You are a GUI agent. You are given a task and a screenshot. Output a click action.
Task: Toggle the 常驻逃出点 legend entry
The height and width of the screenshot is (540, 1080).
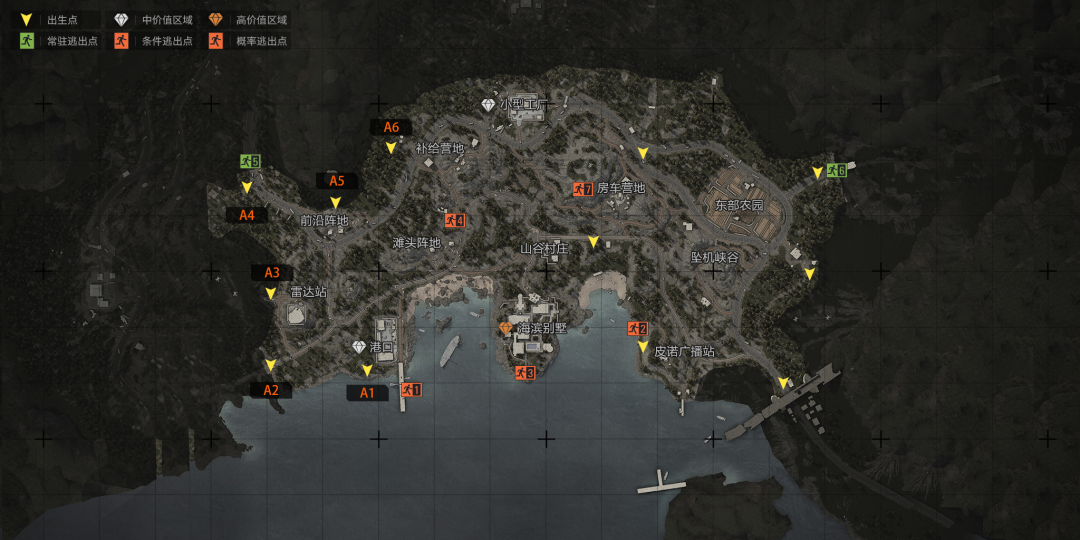tap(56, 42)
